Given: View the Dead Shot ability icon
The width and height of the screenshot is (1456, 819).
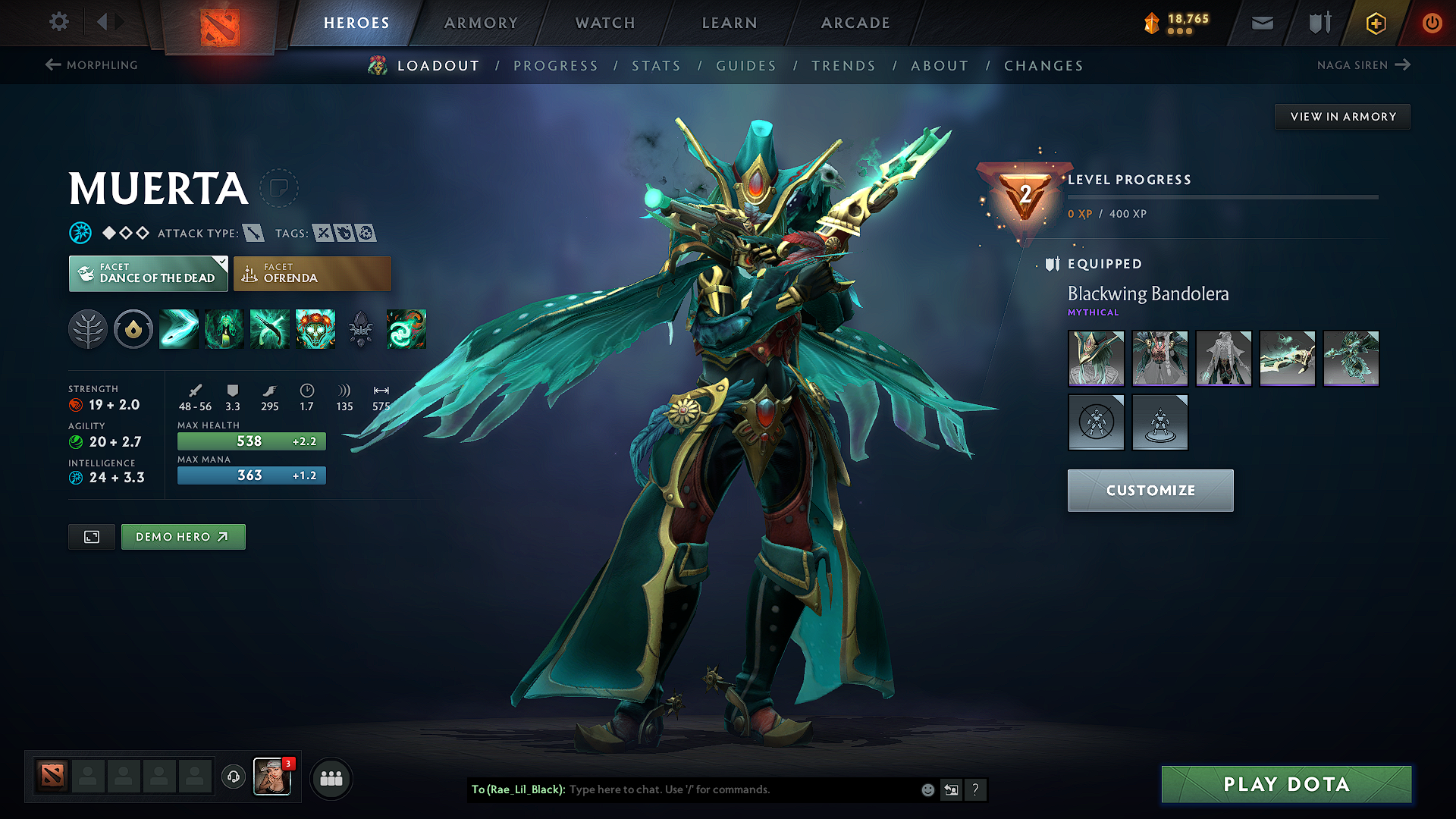Looking at the screenshot, I should click(178, 329).
